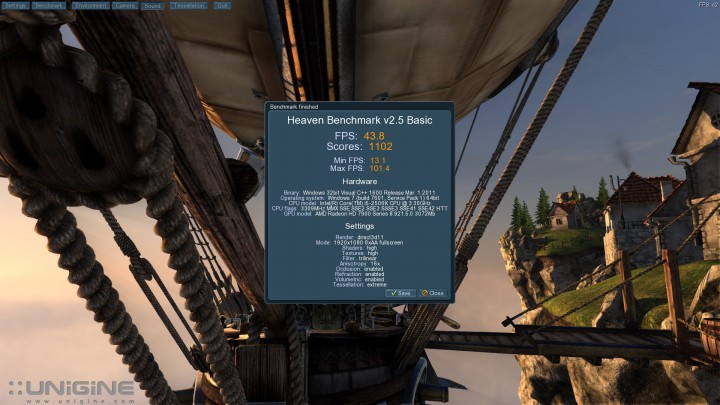Viewport: 720px width, 405px height.
Task: Choose Quit from the top bar
Action: (222, 5)
